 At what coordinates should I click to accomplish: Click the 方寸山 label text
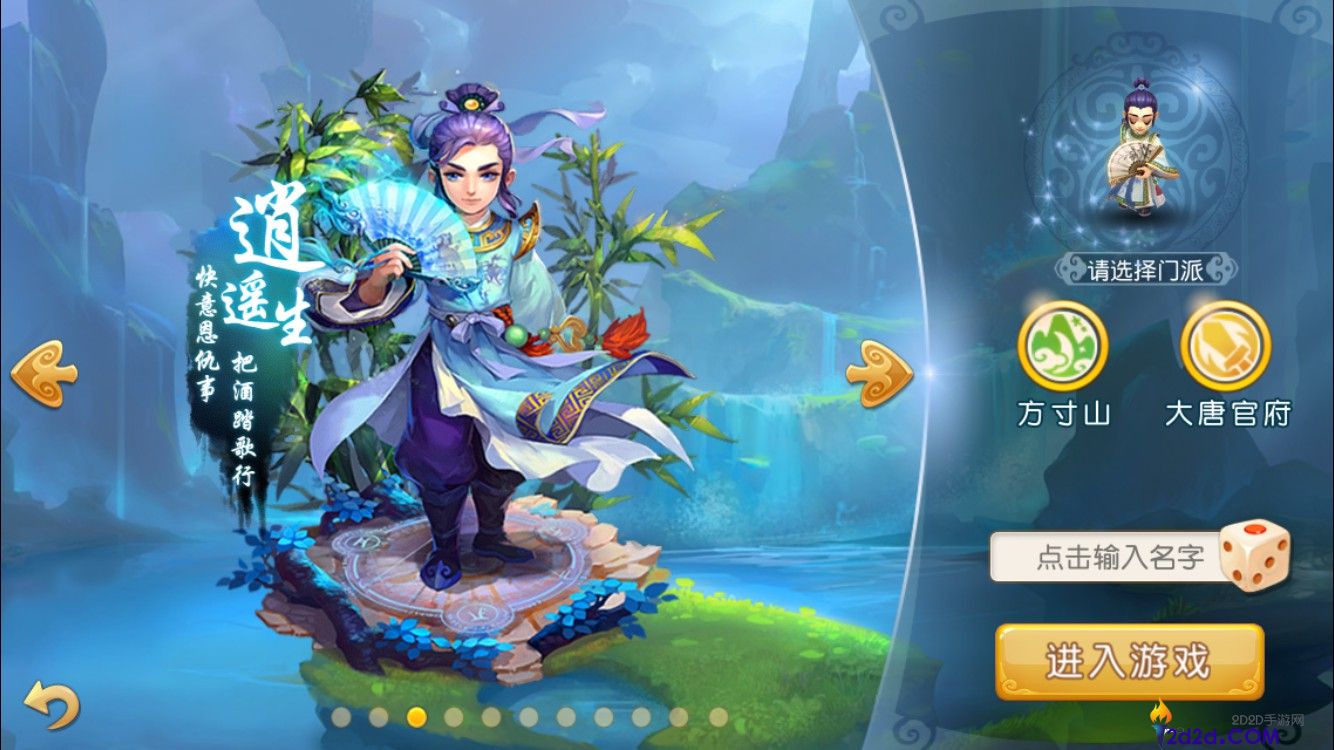(x=1062, y=411)
